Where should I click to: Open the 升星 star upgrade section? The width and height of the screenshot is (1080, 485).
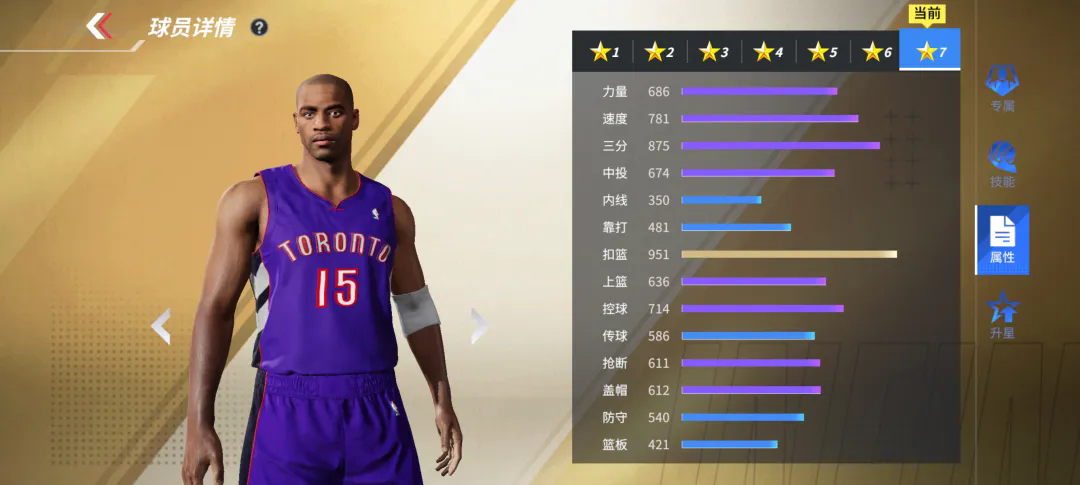point(1002,315)
